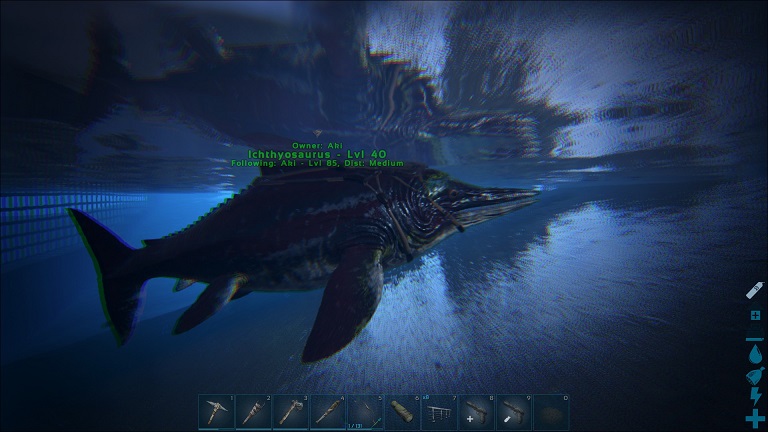Equip the pistol marked with a plus sign
Viewport: 768px width, 432px height.
coord(478,411)
